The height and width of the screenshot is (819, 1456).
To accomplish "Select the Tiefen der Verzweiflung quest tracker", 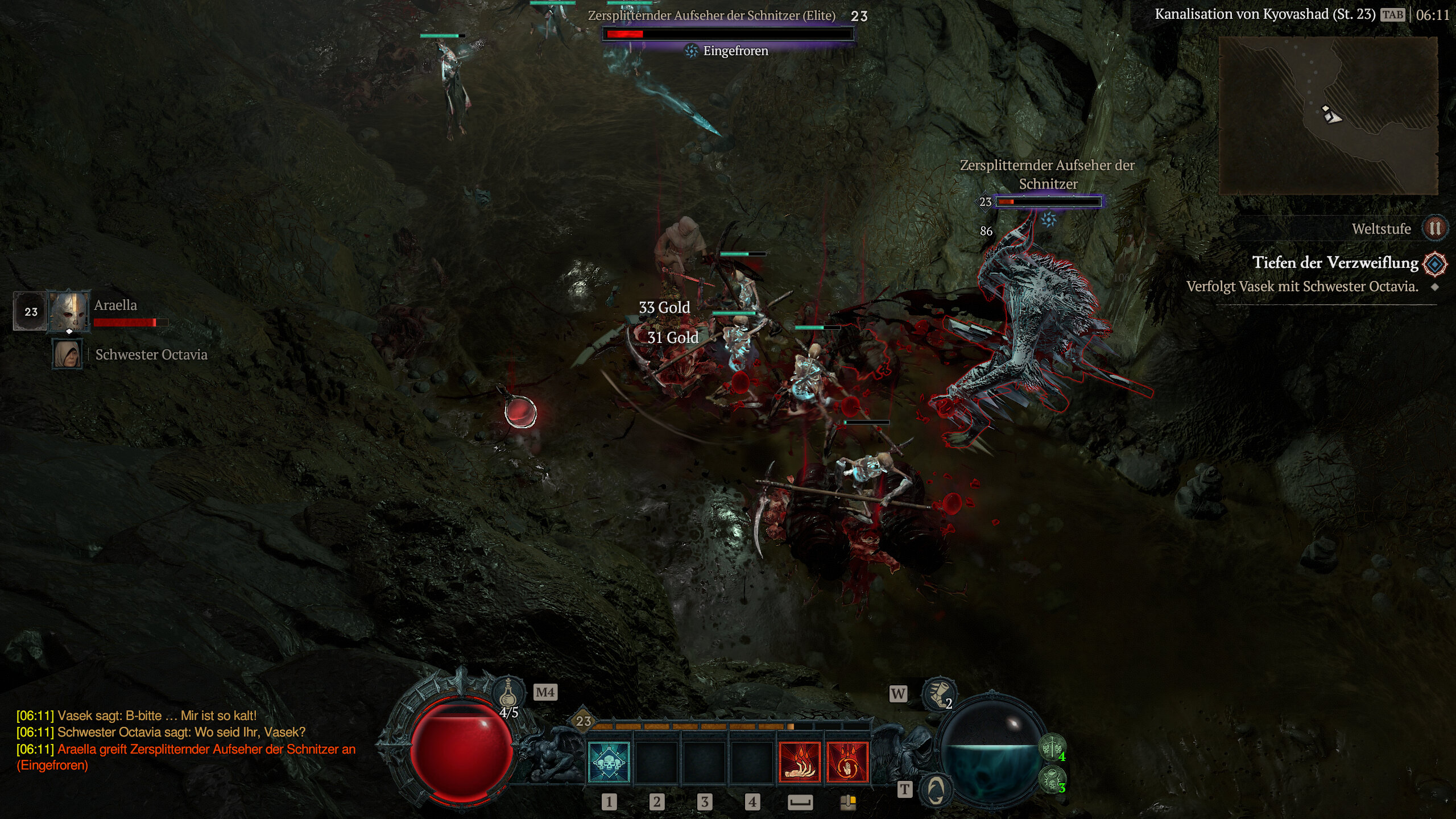I will point(1335,263).
